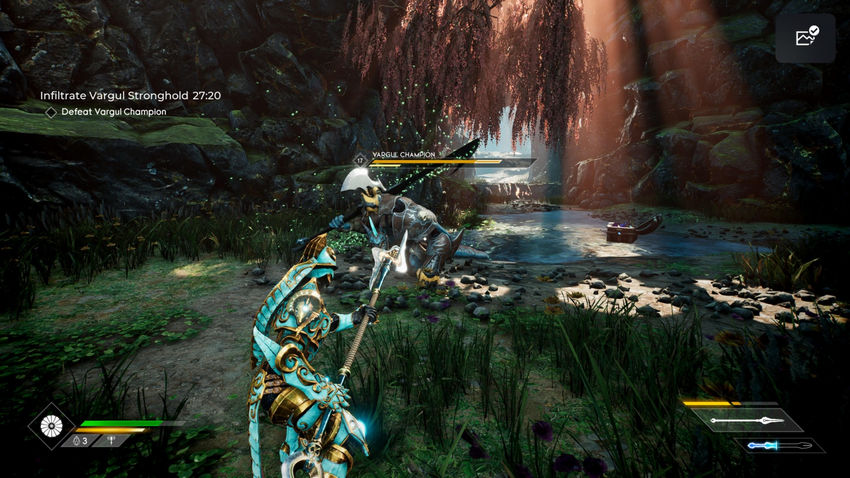This screenshot has width=850, height=478.
Task: Select the Defeat Vargul Champion objective
Action: tap(110, 112)
